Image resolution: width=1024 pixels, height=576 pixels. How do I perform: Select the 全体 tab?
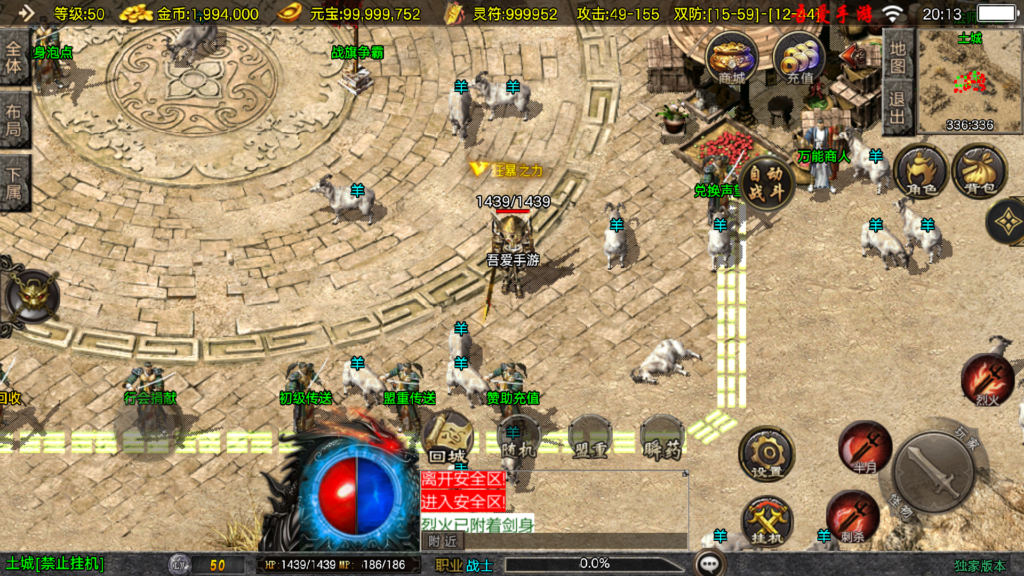point(14,56)
